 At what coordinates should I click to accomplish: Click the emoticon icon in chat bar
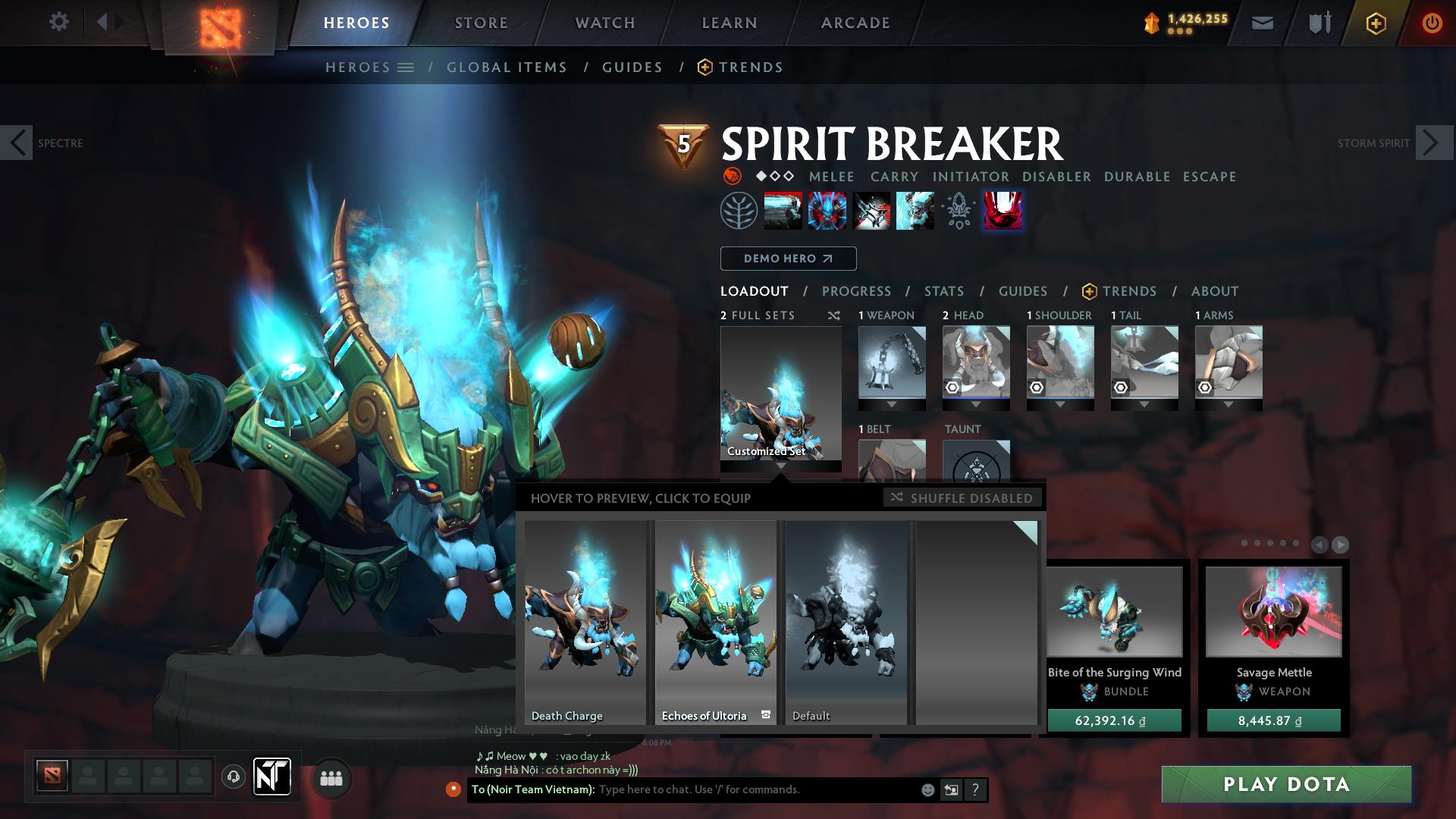(927, 789)
